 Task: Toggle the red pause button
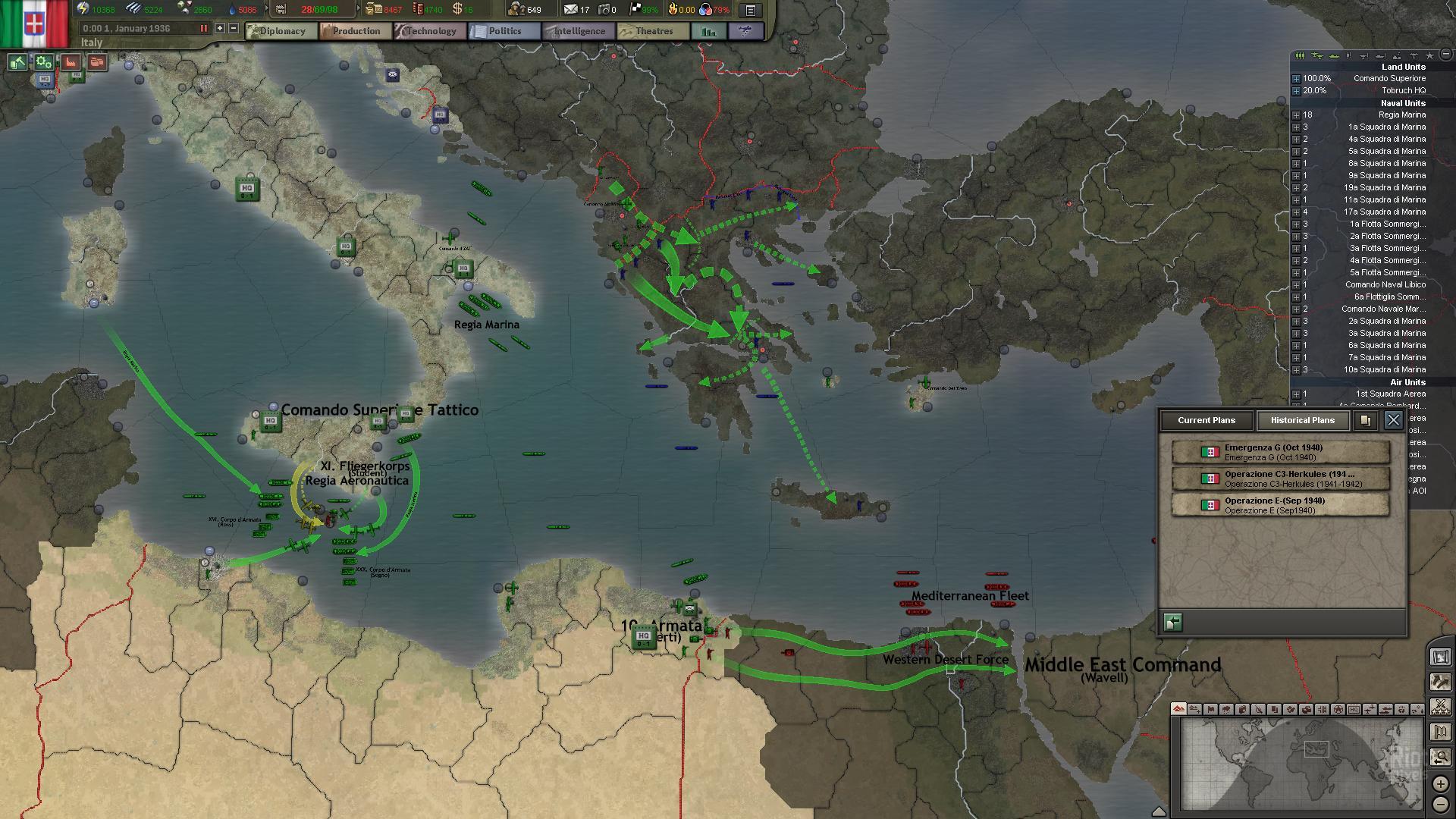pos(203,28)
